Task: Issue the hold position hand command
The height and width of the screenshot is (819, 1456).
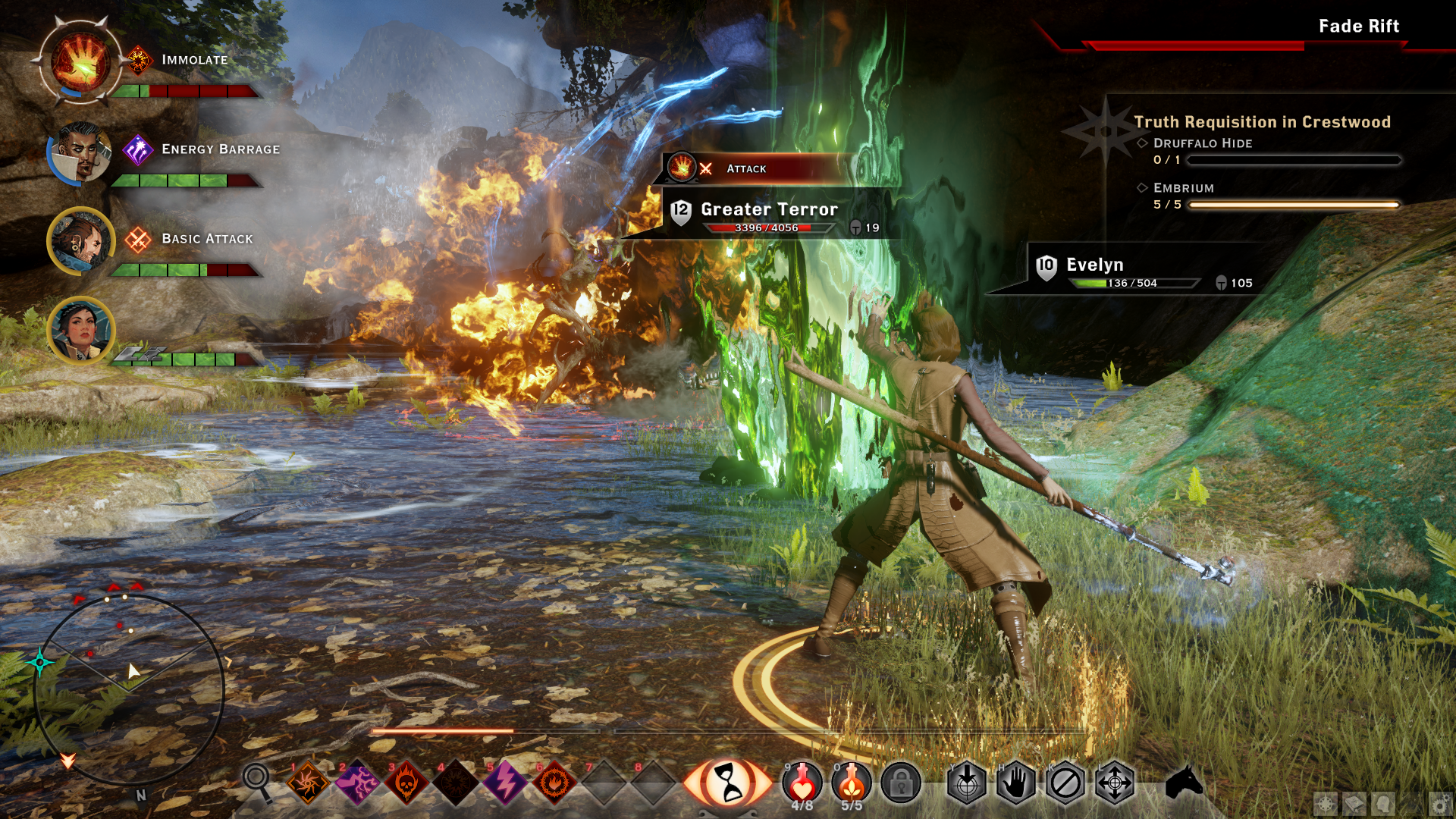Action: click(1016, 783)
